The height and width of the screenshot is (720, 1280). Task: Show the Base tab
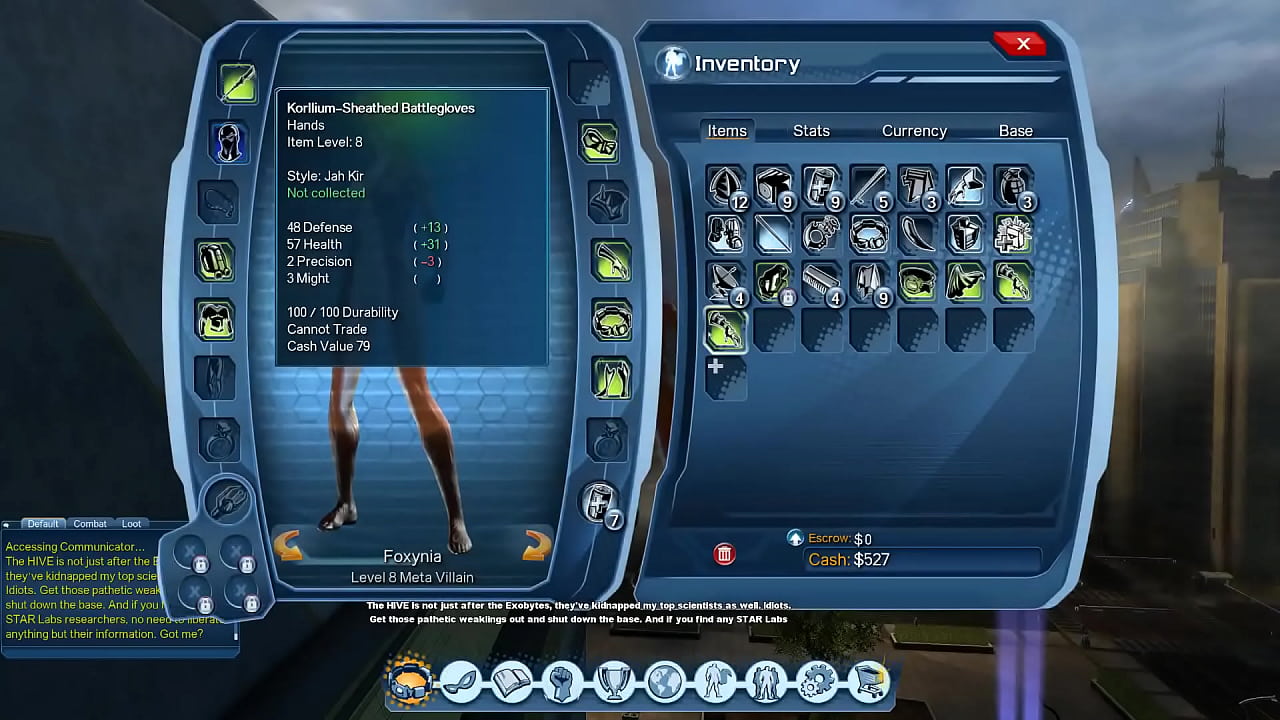click(1015, 131)
